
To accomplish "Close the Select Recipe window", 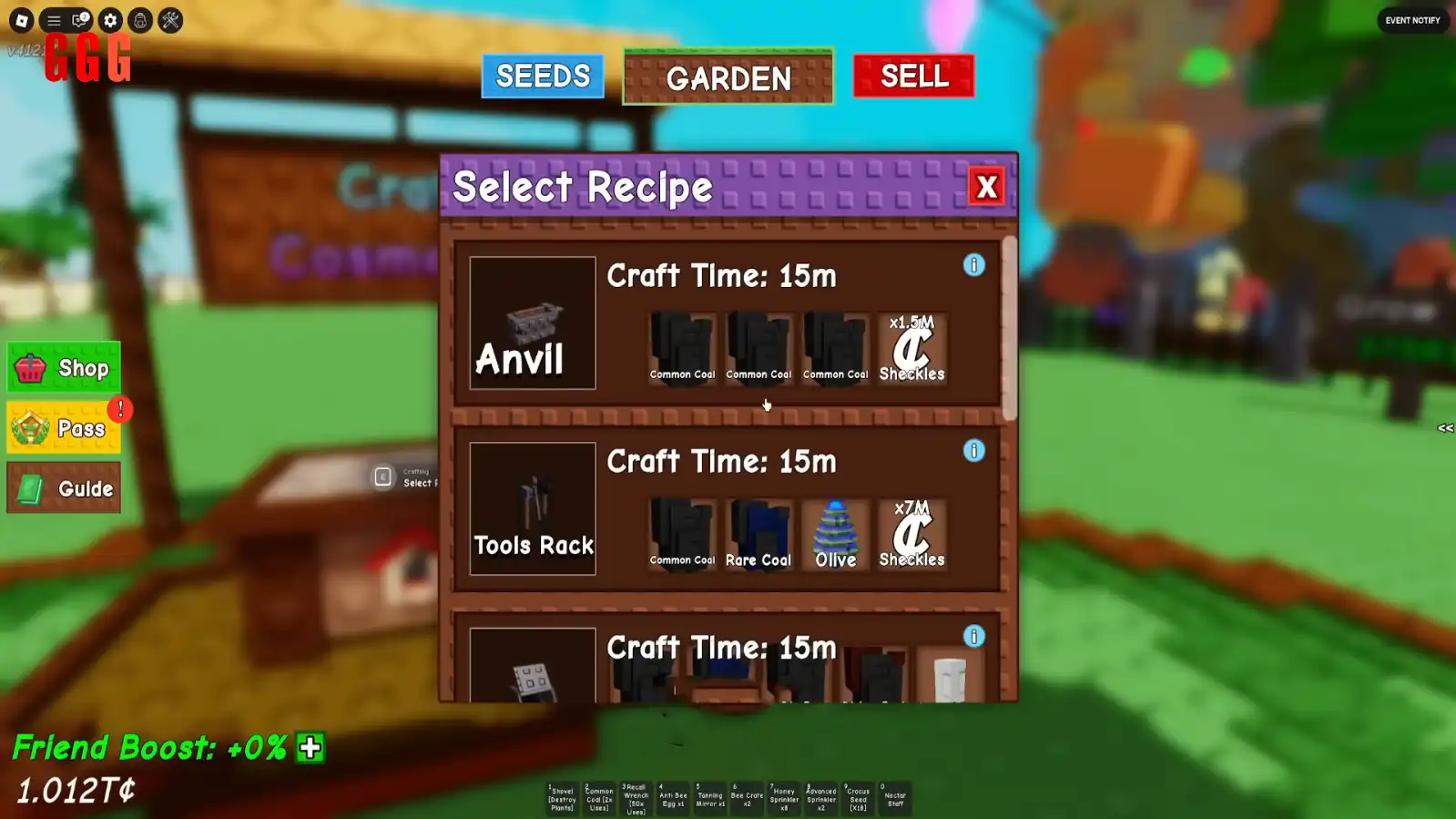I will [x=986, y=187].
